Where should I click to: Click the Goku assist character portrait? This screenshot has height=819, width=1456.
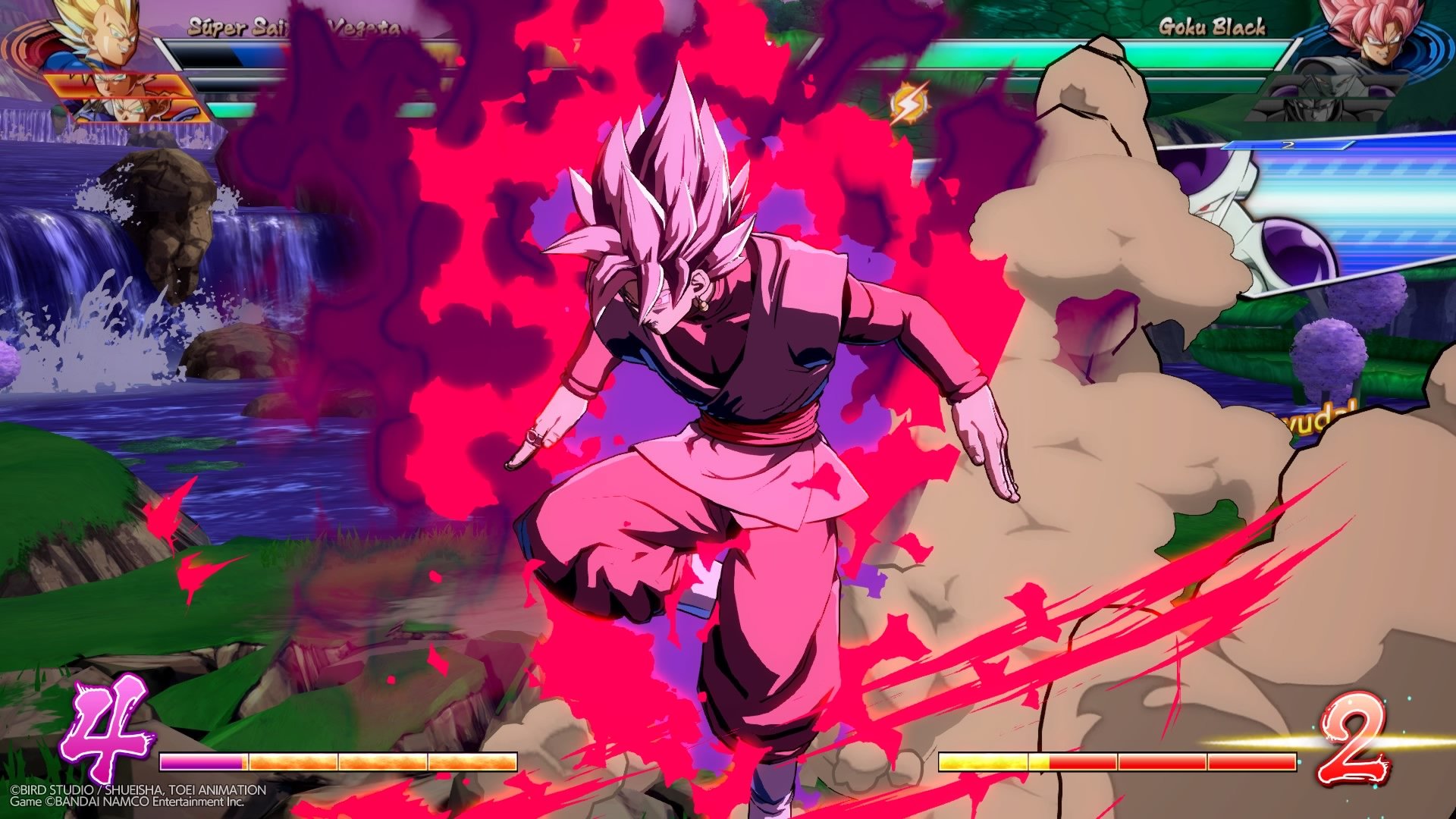click(112, 84)
